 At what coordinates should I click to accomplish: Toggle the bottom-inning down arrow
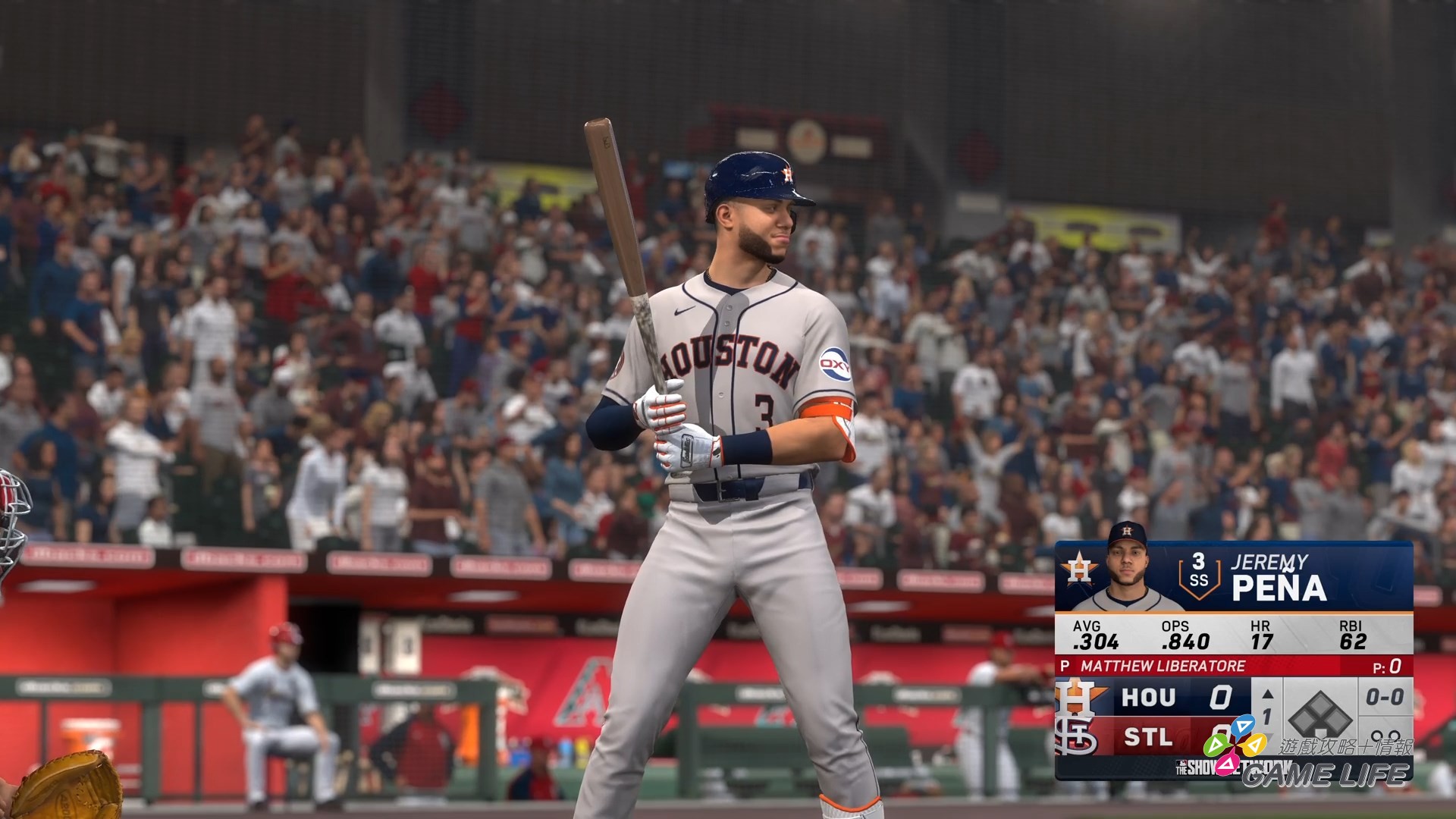click(1268, 734)
